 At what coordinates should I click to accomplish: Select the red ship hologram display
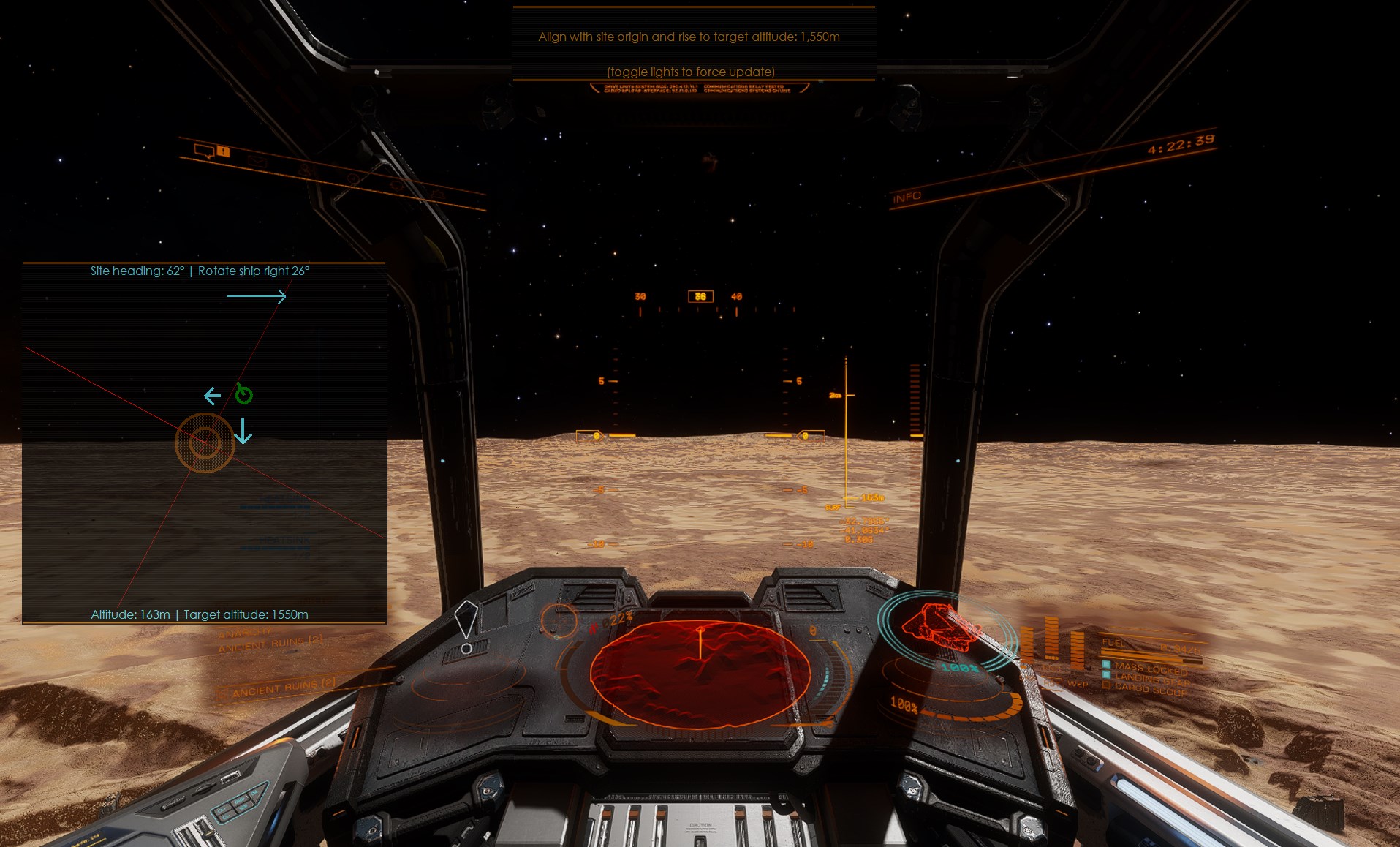(x=941, y=629)
